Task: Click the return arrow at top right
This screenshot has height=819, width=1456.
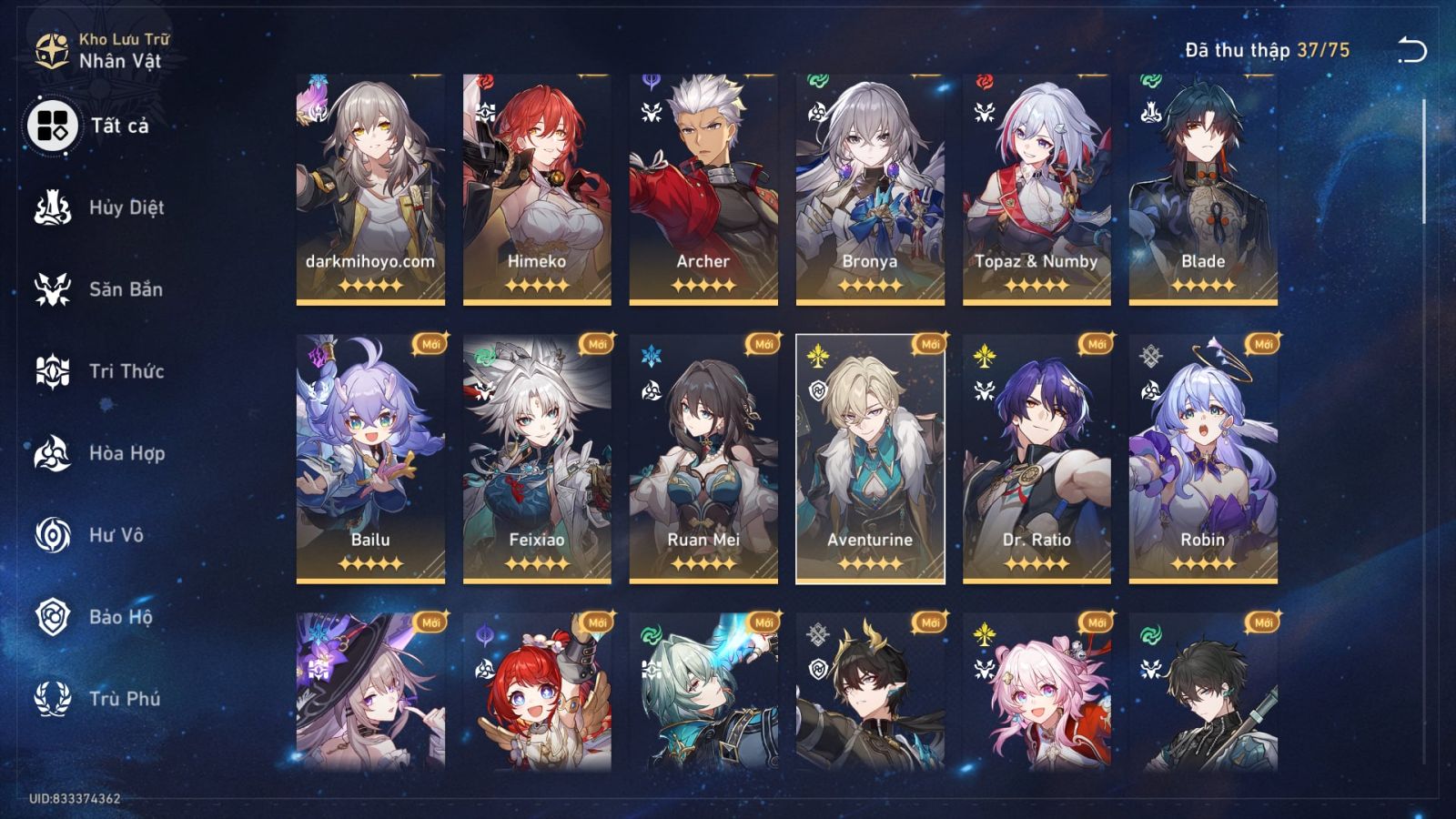Action: pyautogui.click(x=1414, y=48)
